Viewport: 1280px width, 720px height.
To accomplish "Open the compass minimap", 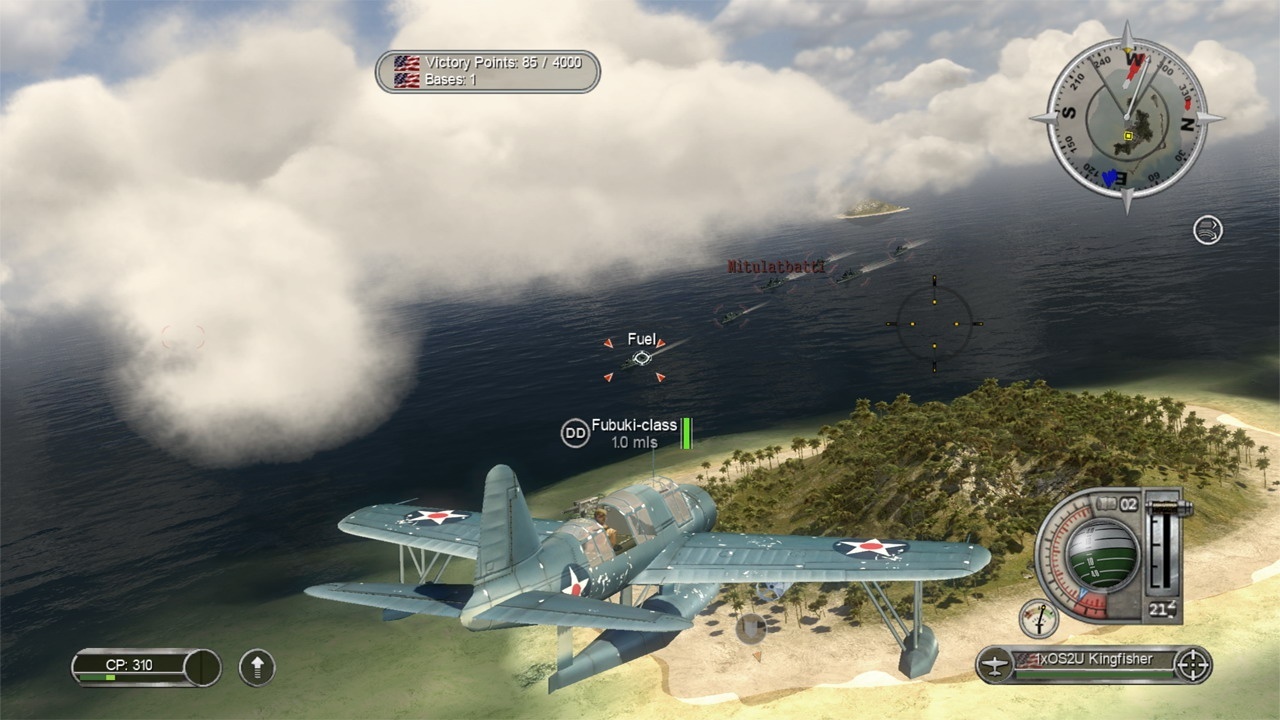I will tap(1127, 118).
